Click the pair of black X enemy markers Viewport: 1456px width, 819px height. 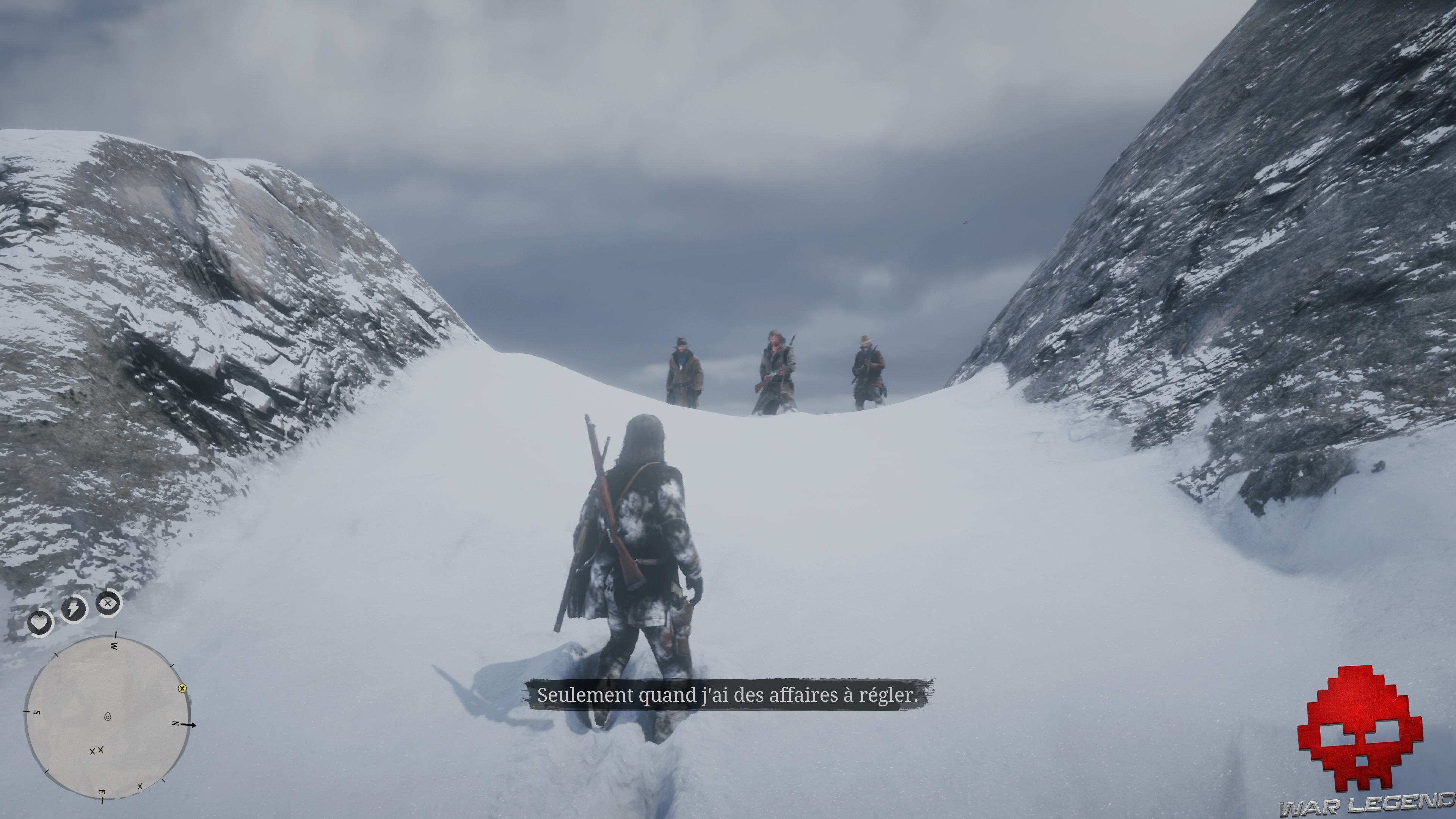click(96, 751)
